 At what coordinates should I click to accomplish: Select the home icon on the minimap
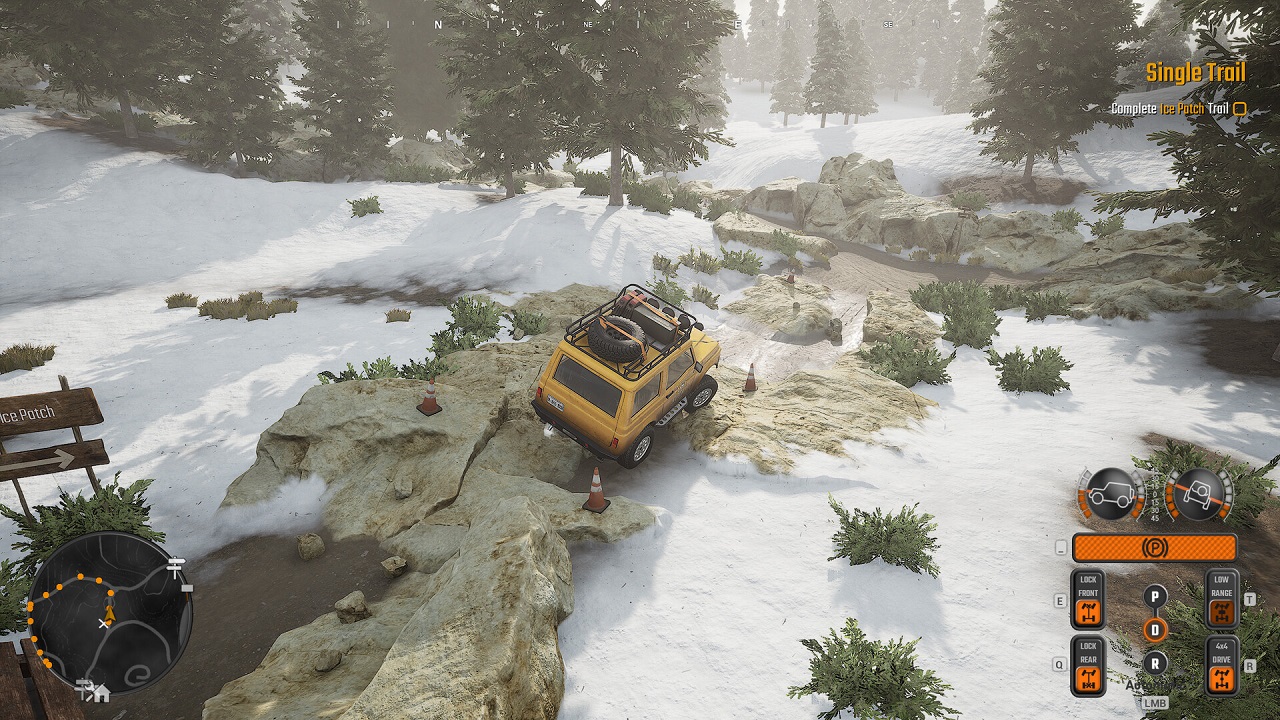point(103,694)
